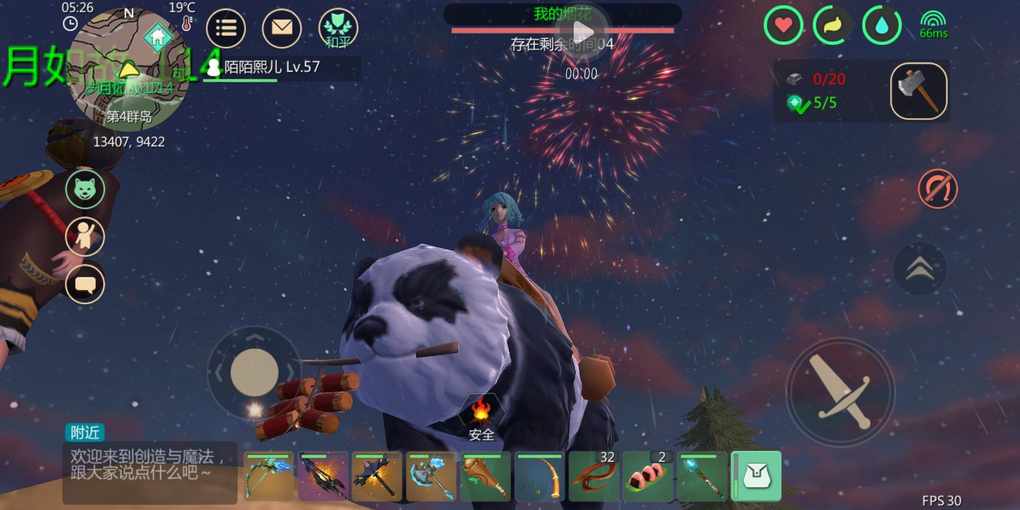Activate the double-chevron jump button

coord(919,268)
